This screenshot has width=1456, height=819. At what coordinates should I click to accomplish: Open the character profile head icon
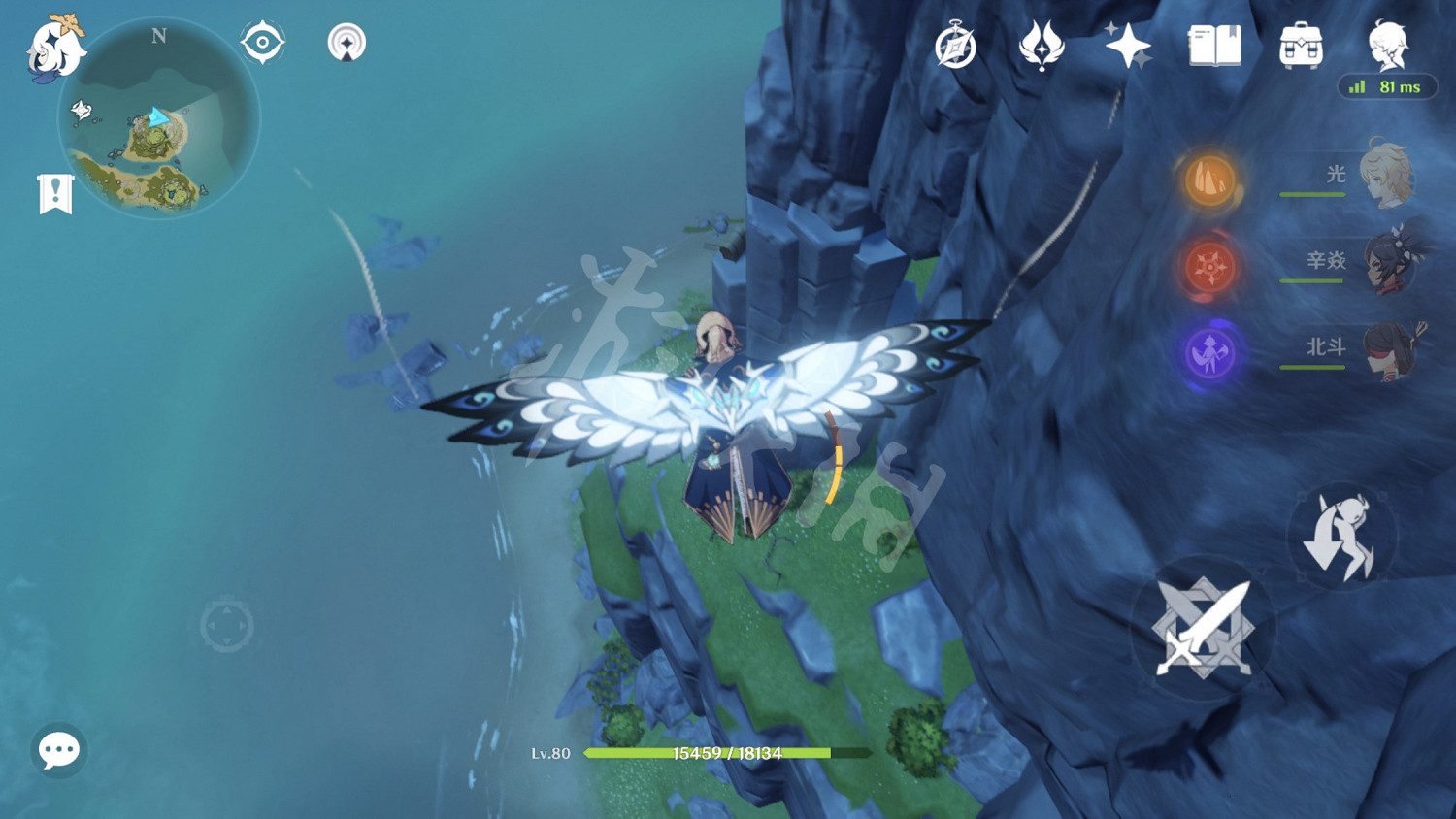coord(1388,46)
